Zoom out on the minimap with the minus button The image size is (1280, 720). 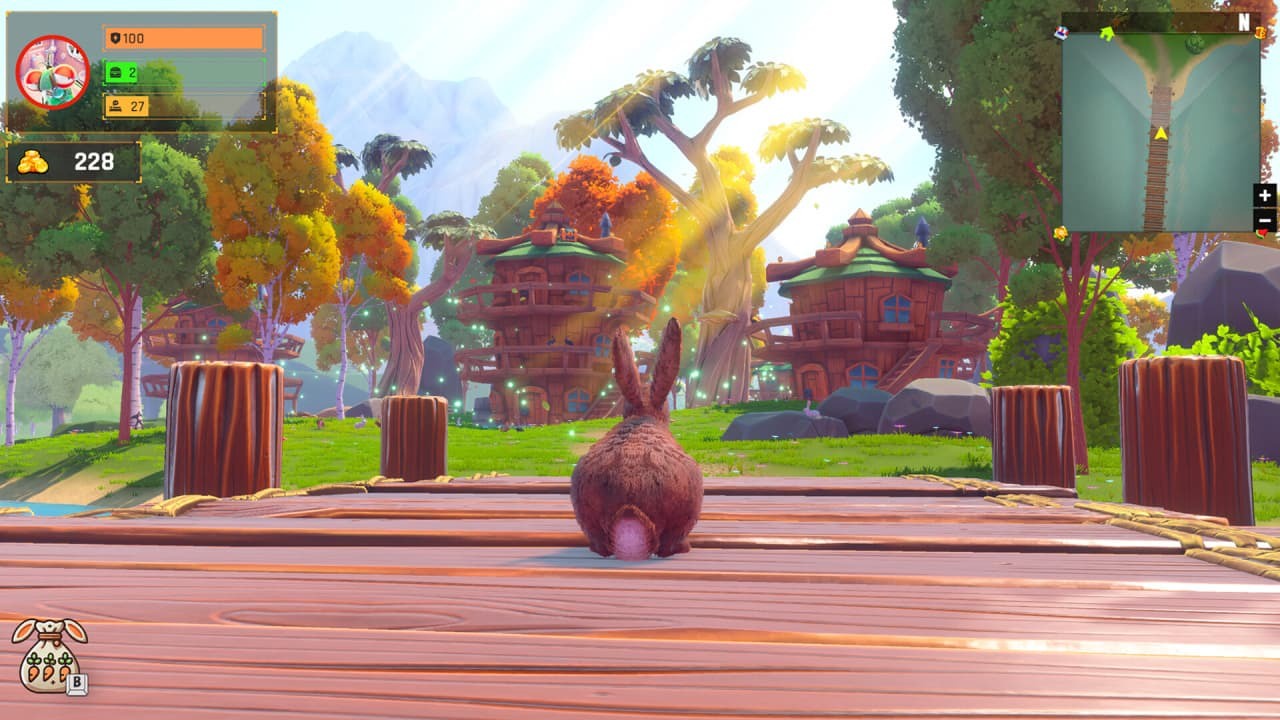click(x=1264, y=220)
